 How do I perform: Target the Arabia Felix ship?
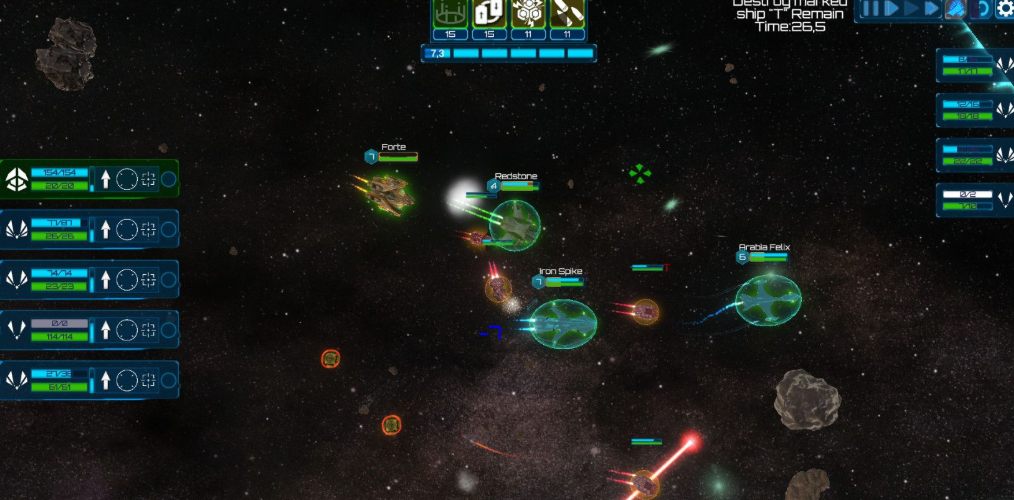pyautogui.click(x=768, y=300)
